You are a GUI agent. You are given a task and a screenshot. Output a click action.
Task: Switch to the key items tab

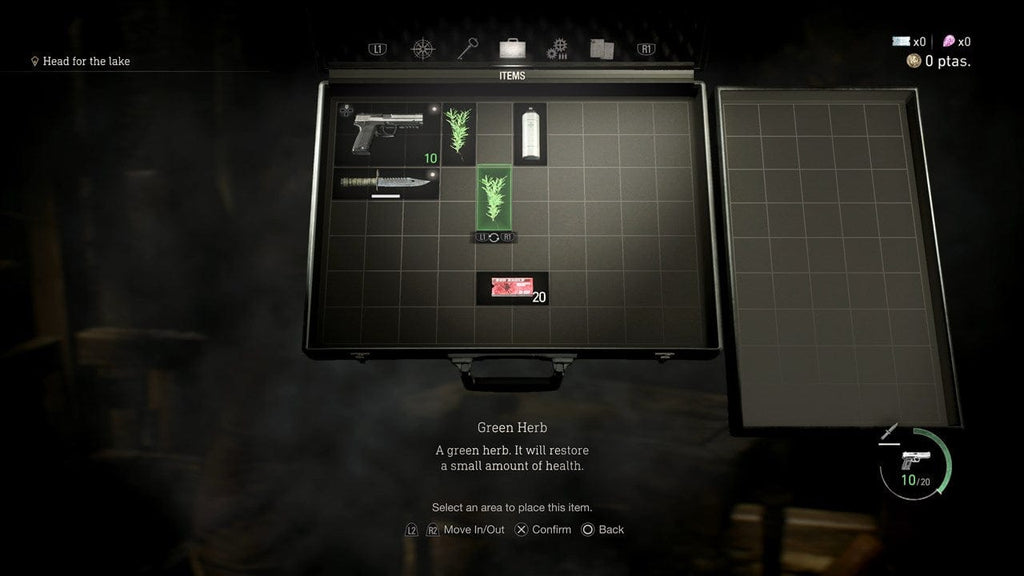tap(468, 48)
